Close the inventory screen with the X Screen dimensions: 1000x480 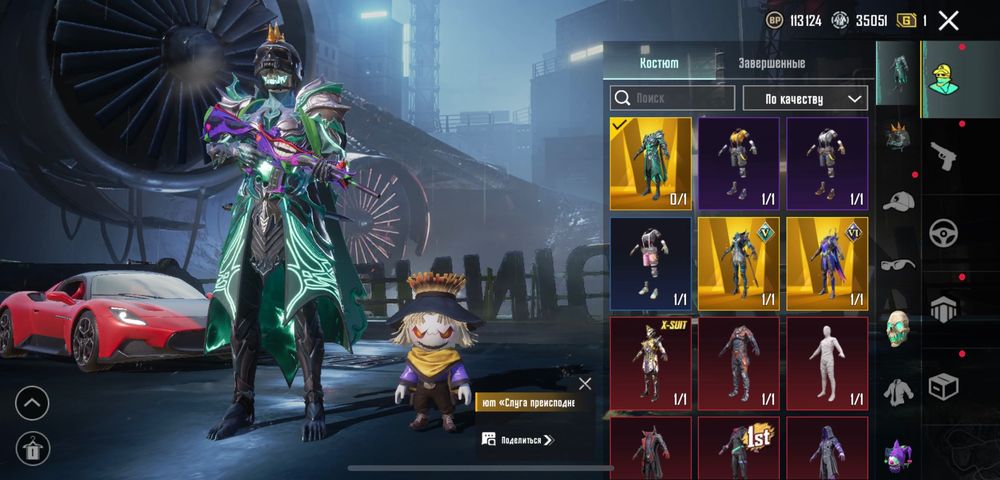click(x=949, y=20)
